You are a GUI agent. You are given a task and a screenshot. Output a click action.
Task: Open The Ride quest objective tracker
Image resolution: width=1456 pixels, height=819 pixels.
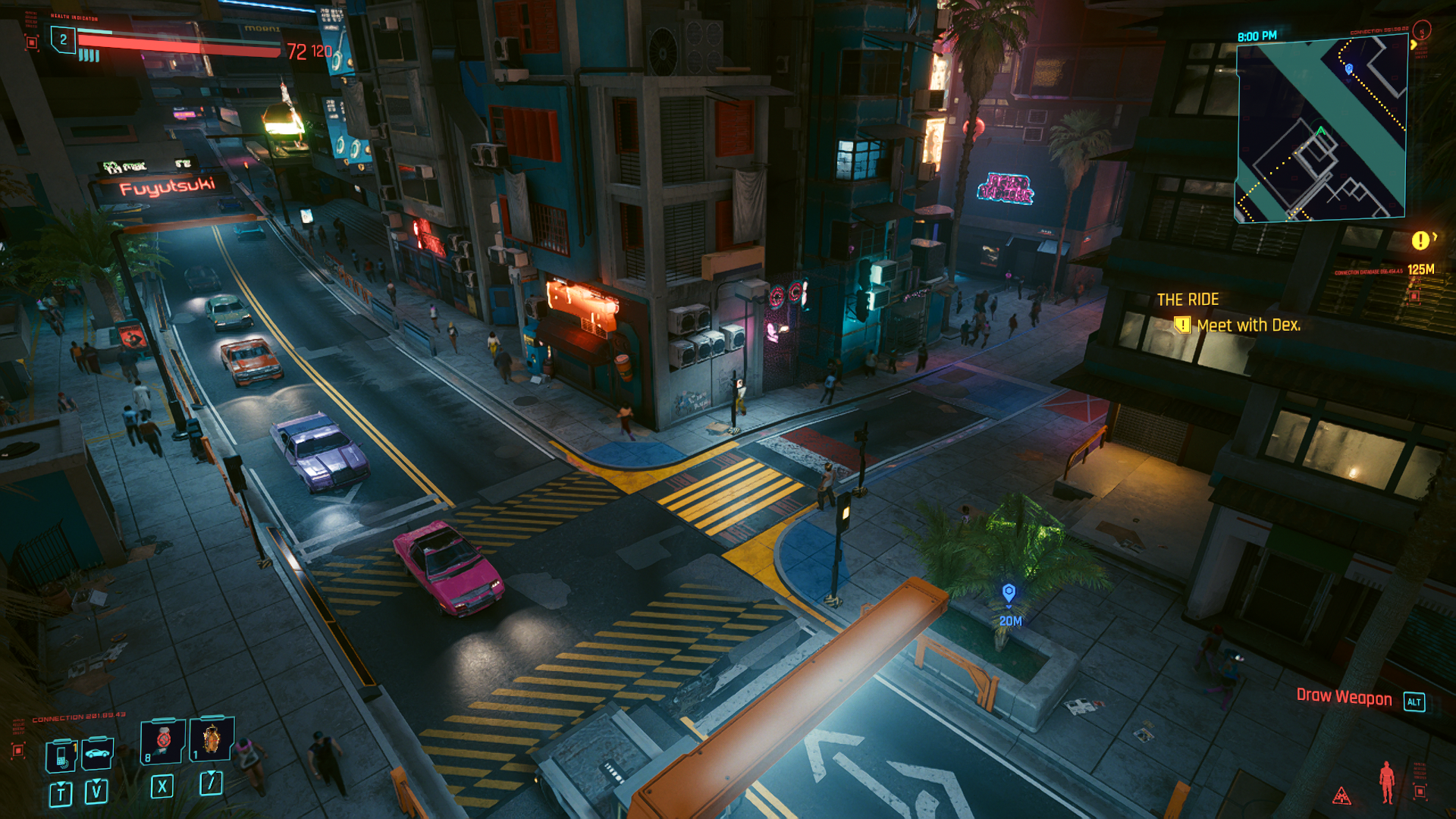tap(1228, 312)
